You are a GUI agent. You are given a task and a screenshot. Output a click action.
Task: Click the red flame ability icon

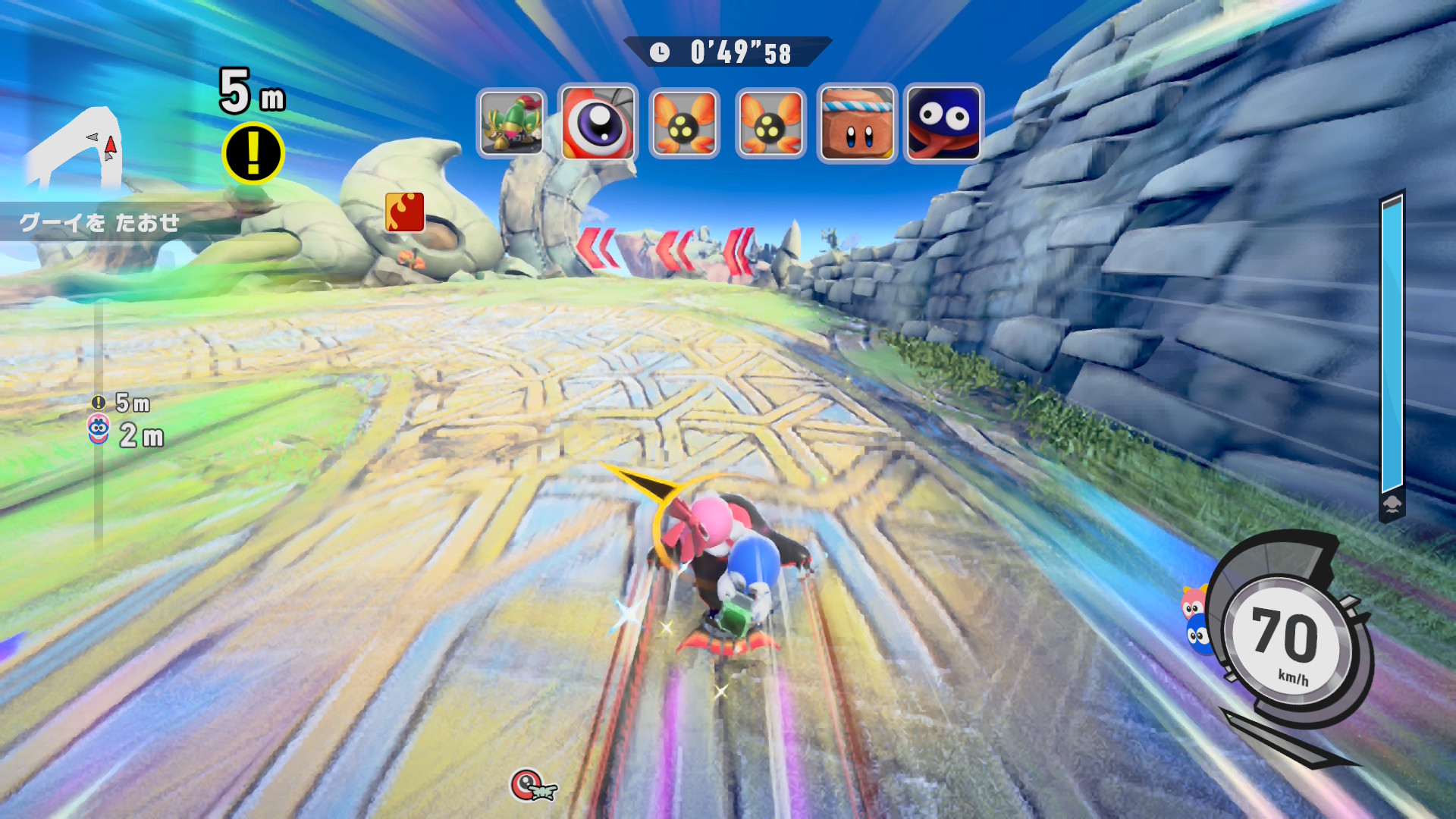point(405,212)
